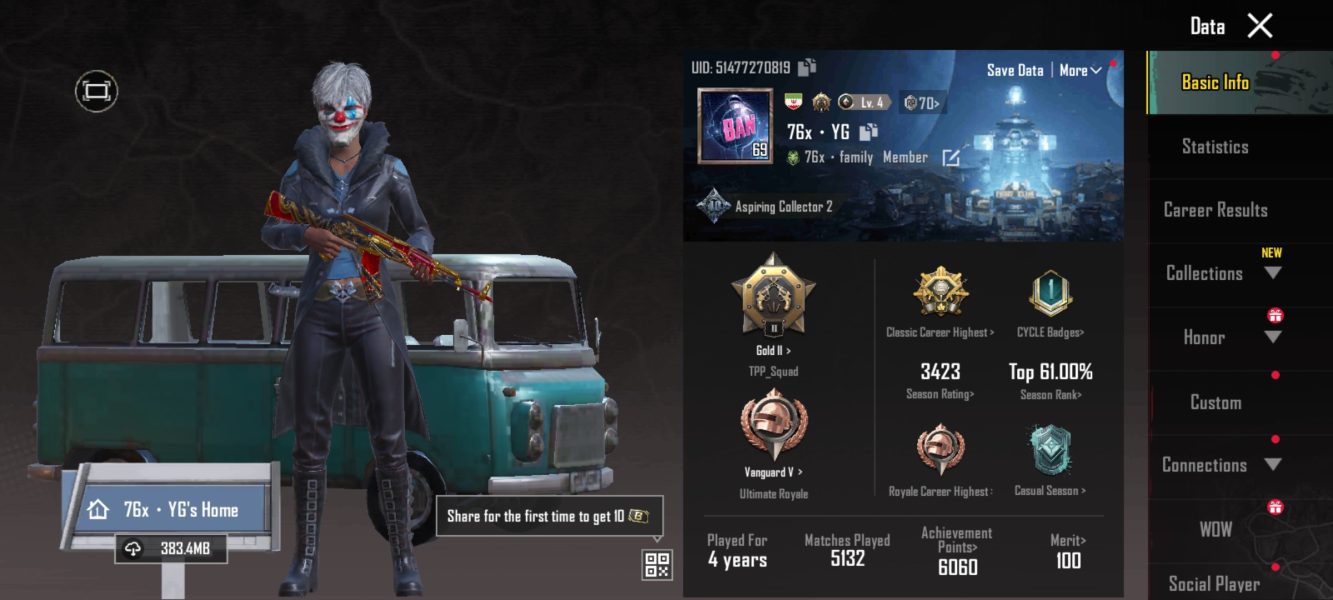1333x600 pixels.
Task: Open the WOW tab
Action: point(1215,529)
